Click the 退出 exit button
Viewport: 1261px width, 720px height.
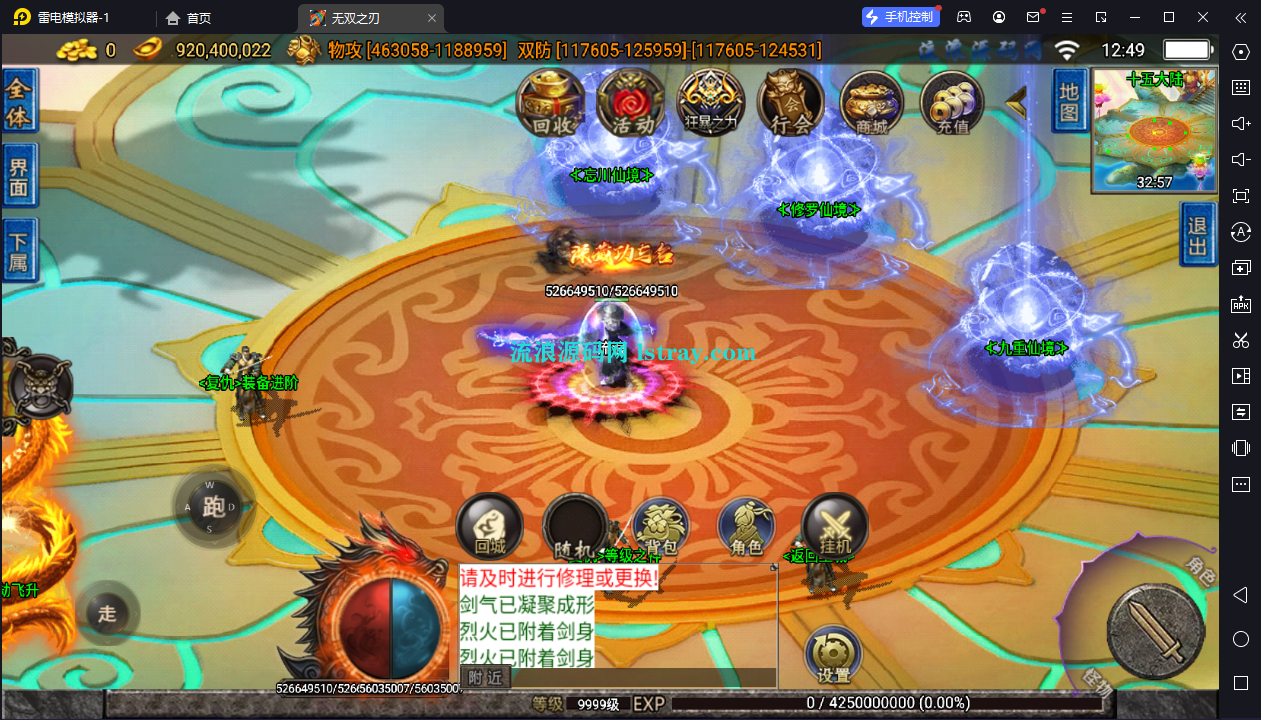tap(1197, 235)
